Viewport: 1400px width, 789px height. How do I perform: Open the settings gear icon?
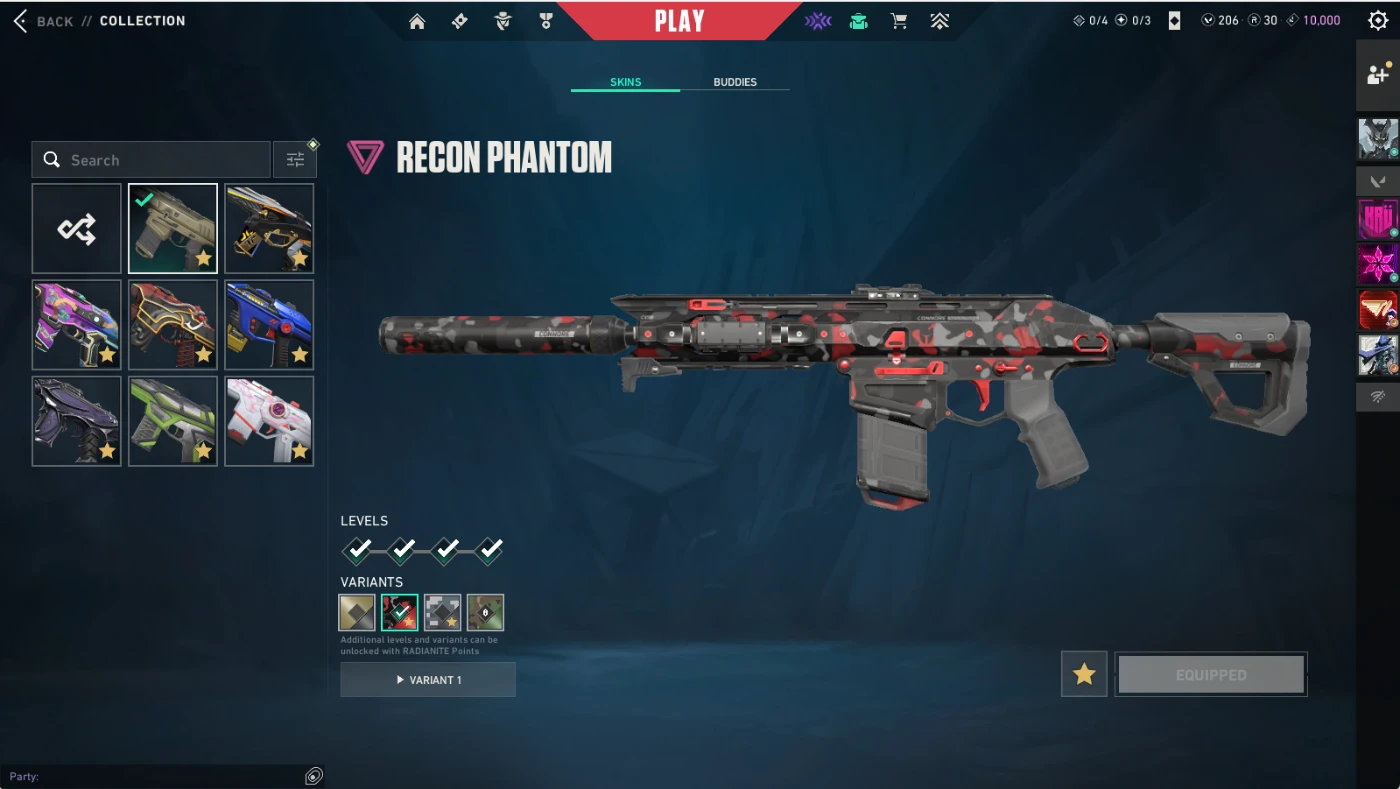(1377, 21)
